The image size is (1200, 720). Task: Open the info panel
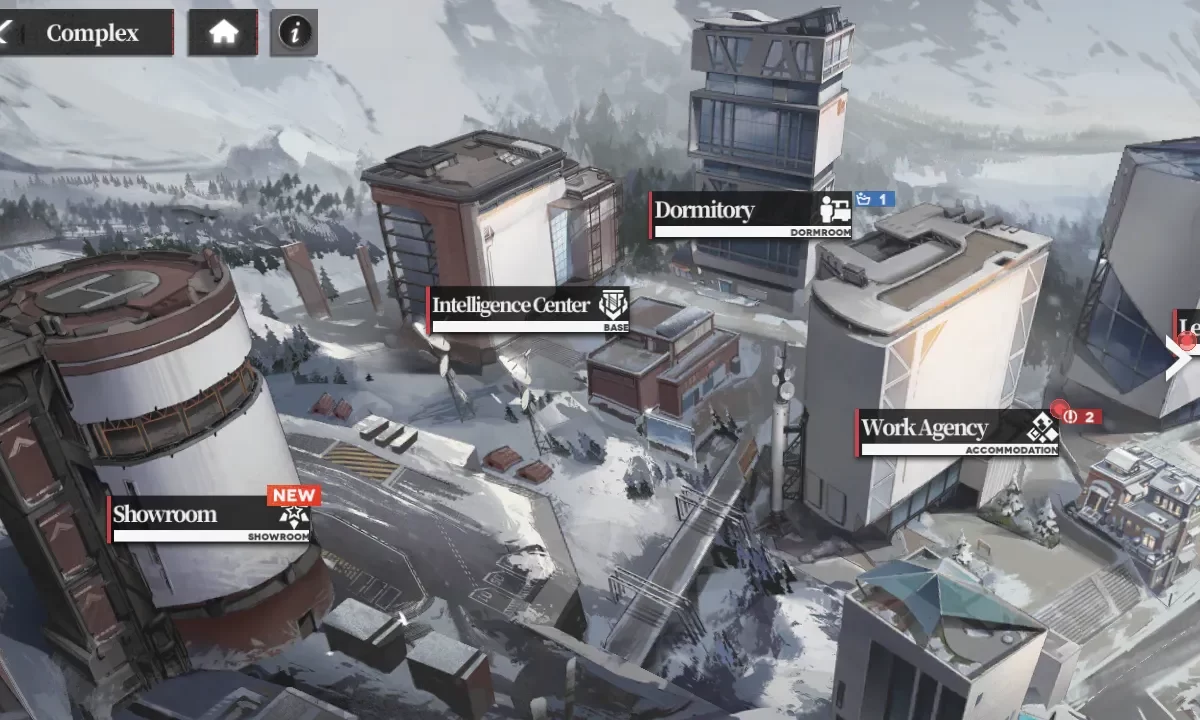point(294,33)
